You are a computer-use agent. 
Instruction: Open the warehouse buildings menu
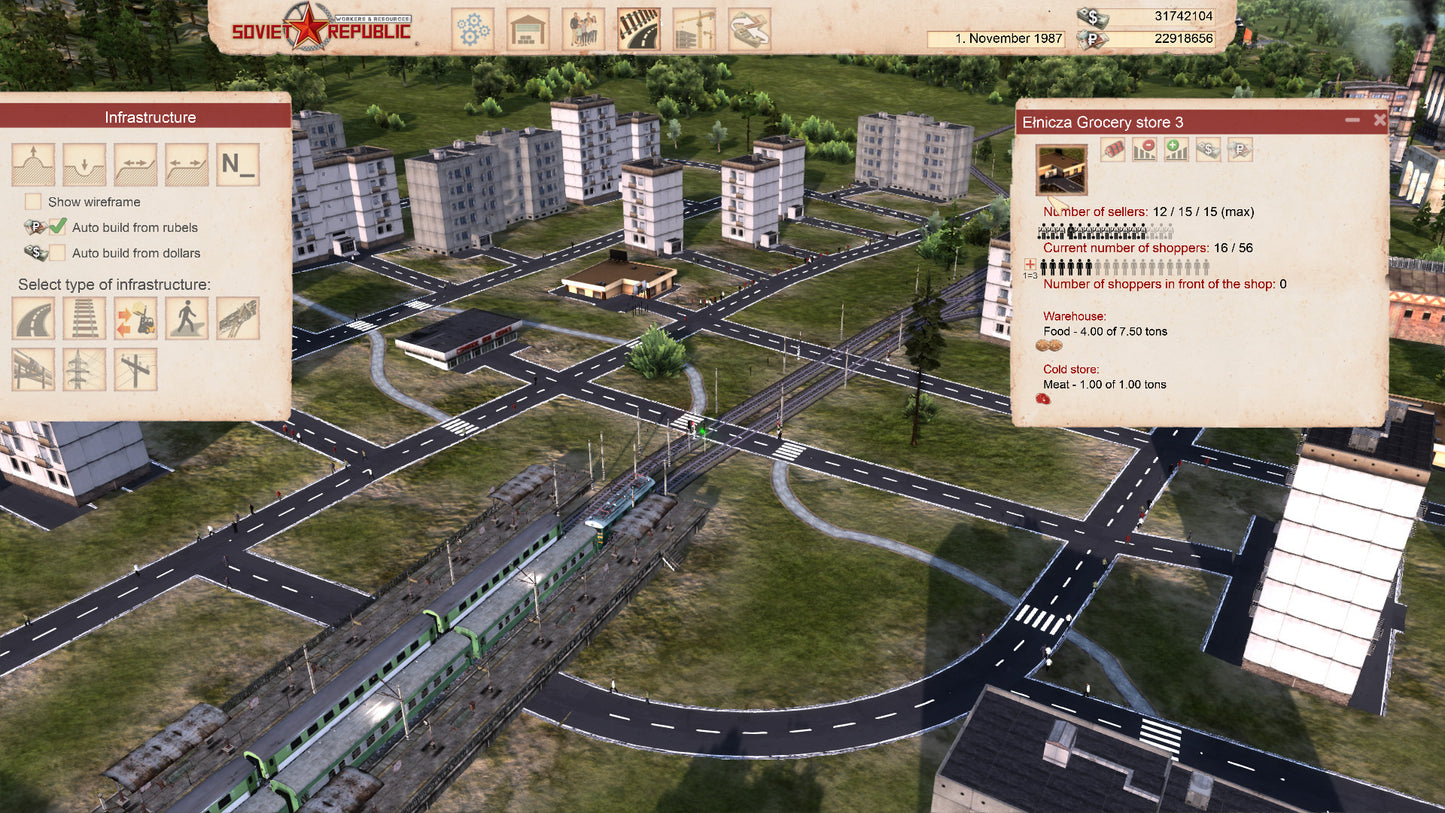click(x=527, y=29)
